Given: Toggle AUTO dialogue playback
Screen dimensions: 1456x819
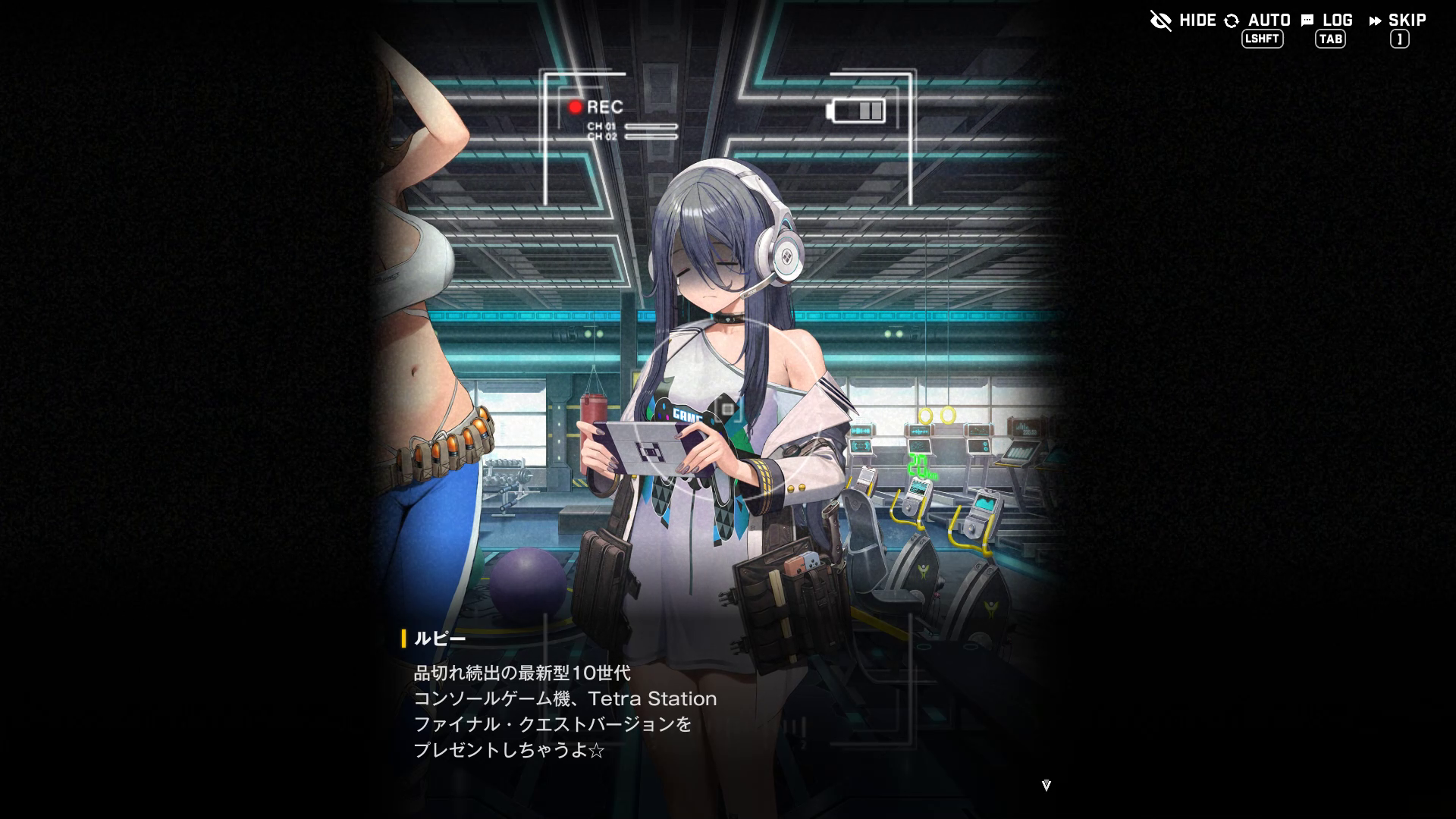Looking at the screenshot, I should click(x=1258, y=20).
